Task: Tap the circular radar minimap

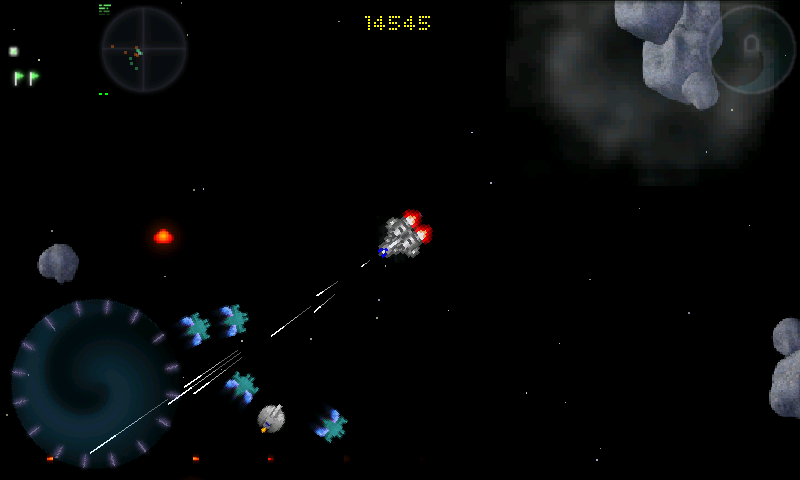Action: point(143,50)
